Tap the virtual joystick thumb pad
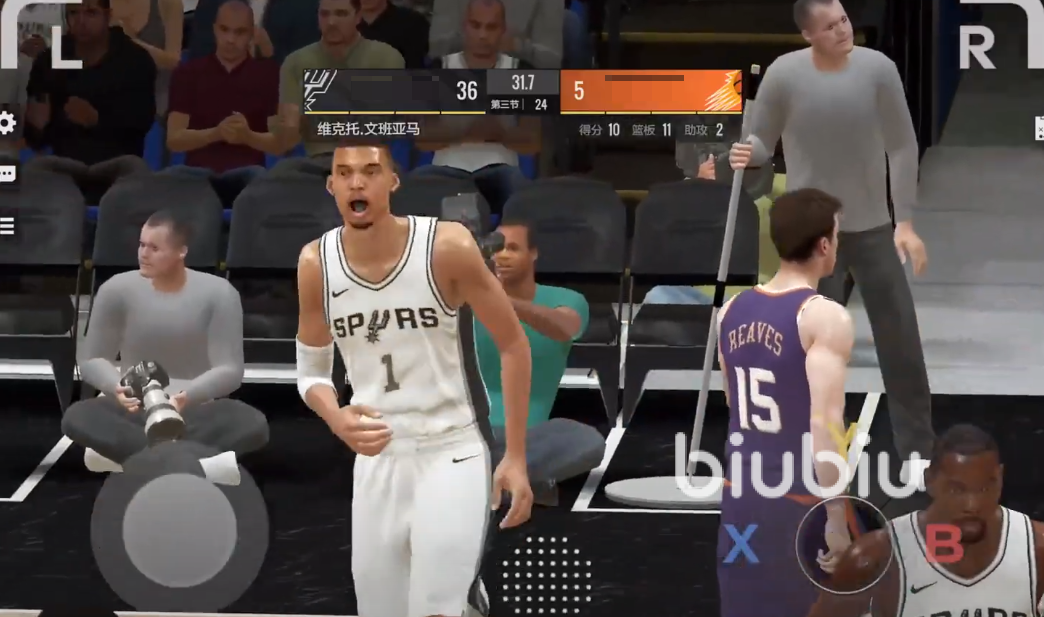Image resolution: width=1044 pixels, height=617 pixels. click(180, 528)
